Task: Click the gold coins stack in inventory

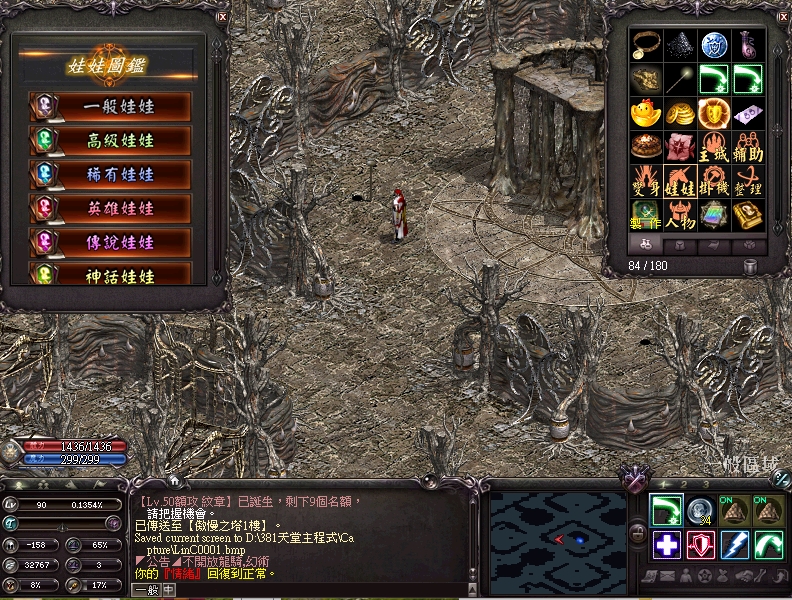Action: pos(679,113)
